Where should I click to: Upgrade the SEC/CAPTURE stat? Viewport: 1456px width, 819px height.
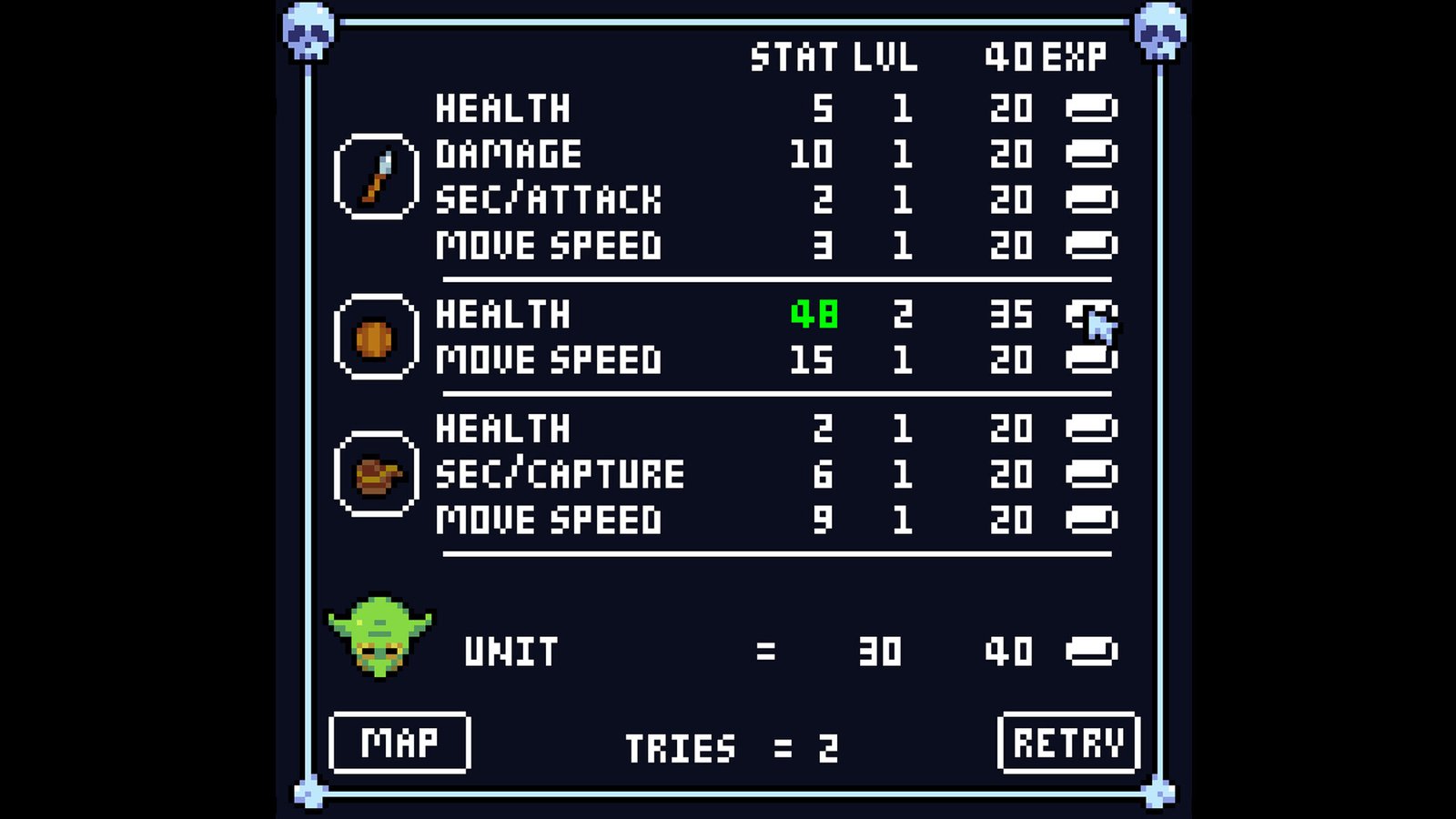pyautogui.click(x=1091, y=473)
